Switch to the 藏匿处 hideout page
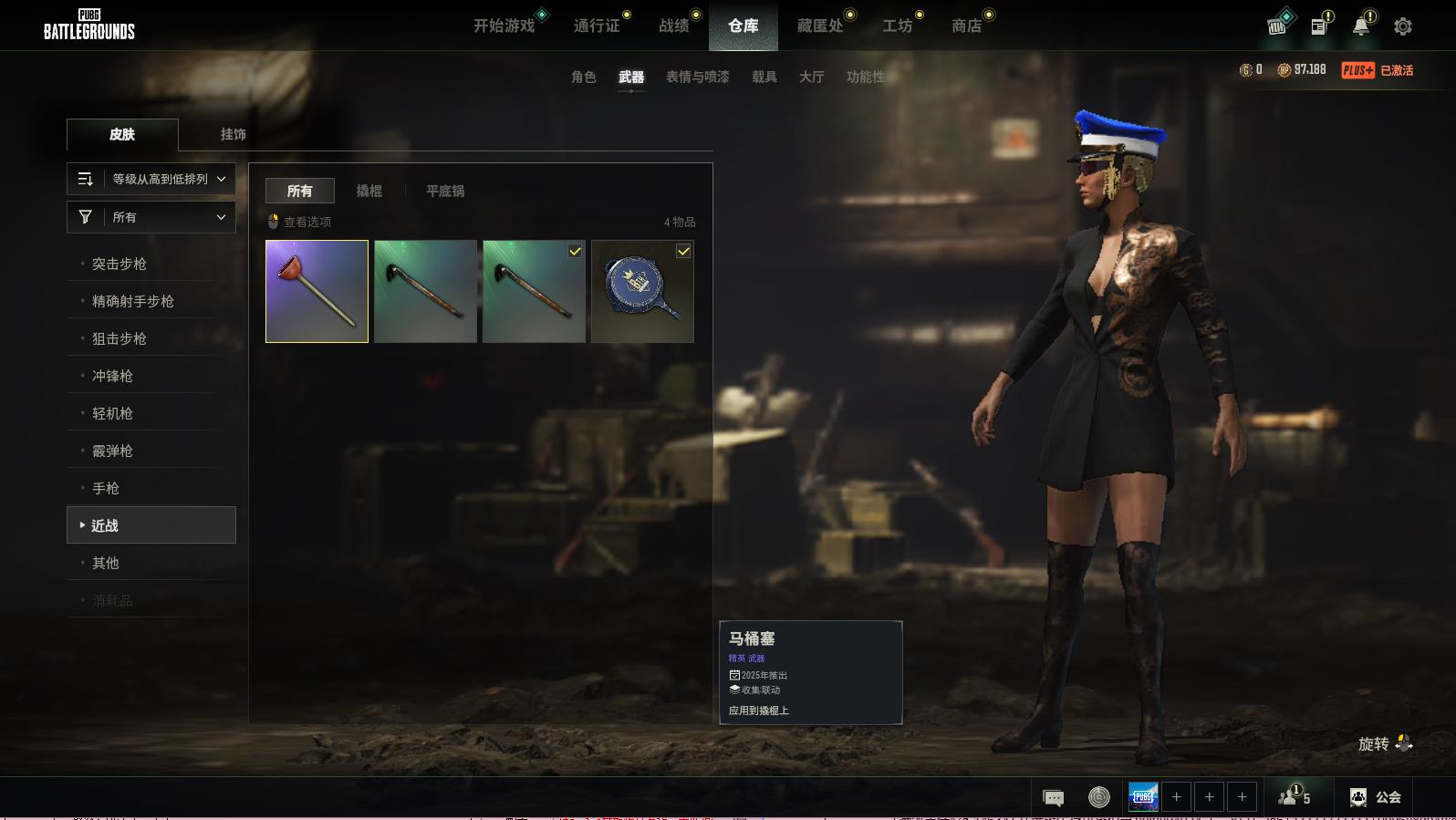Image resolution: width=1456 pixels, height=820 pixels. [x=819, y=26]
